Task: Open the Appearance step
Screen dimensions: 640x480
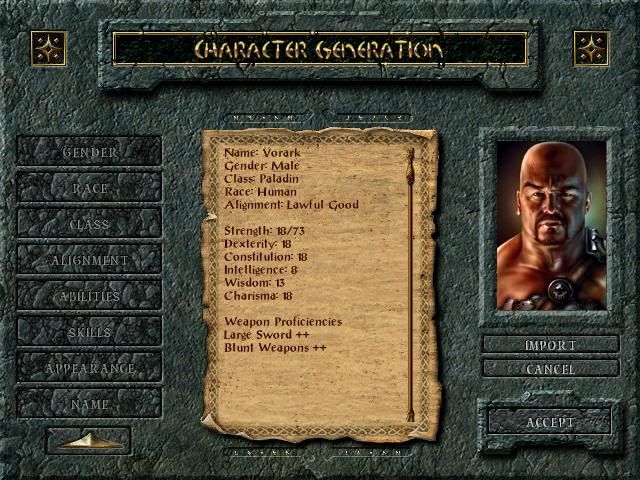Action: (x=90, y=368)
